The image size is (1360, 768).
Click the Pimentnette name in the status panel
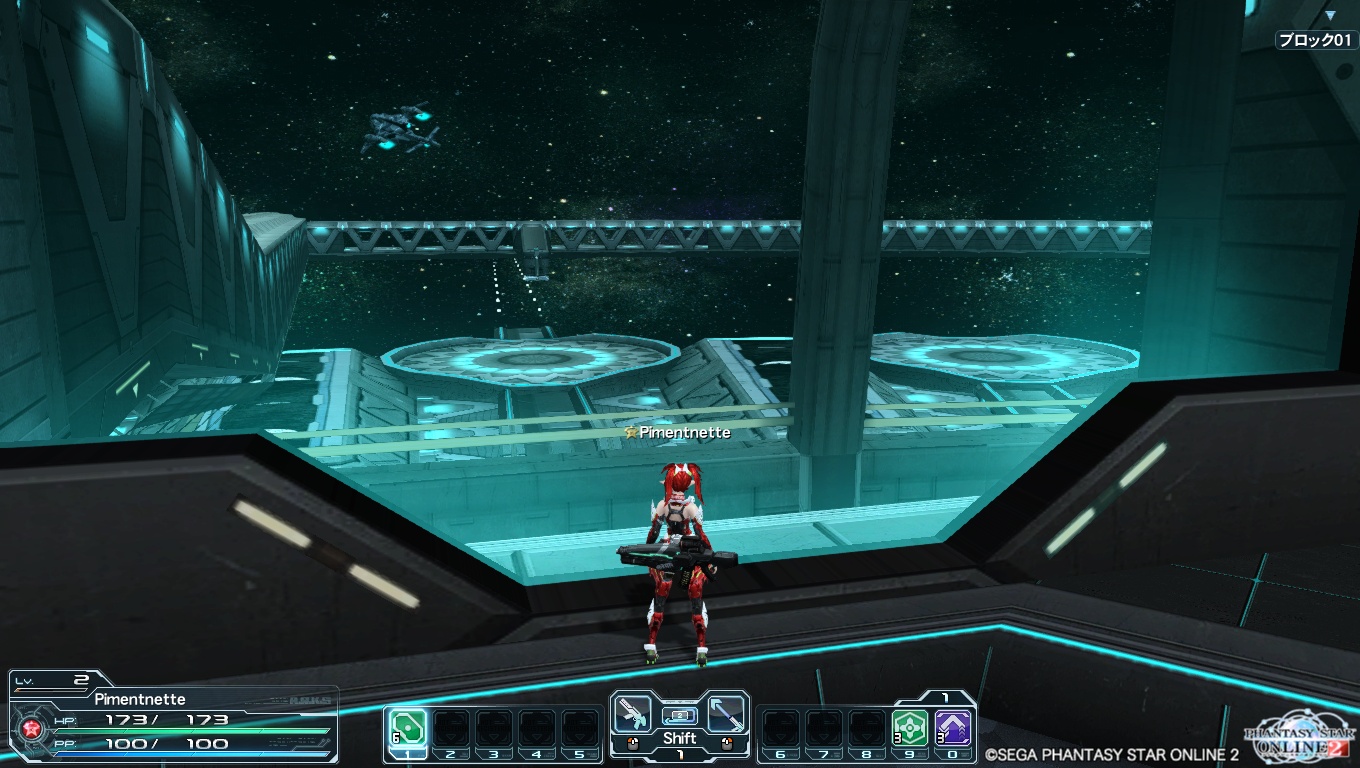pyautogui.click(x=140, y=699)
